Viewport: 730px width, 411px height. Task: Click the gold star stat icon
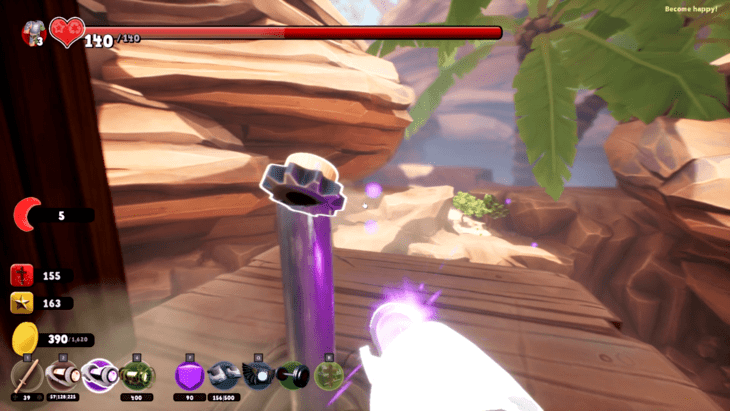tap(23, 303)
